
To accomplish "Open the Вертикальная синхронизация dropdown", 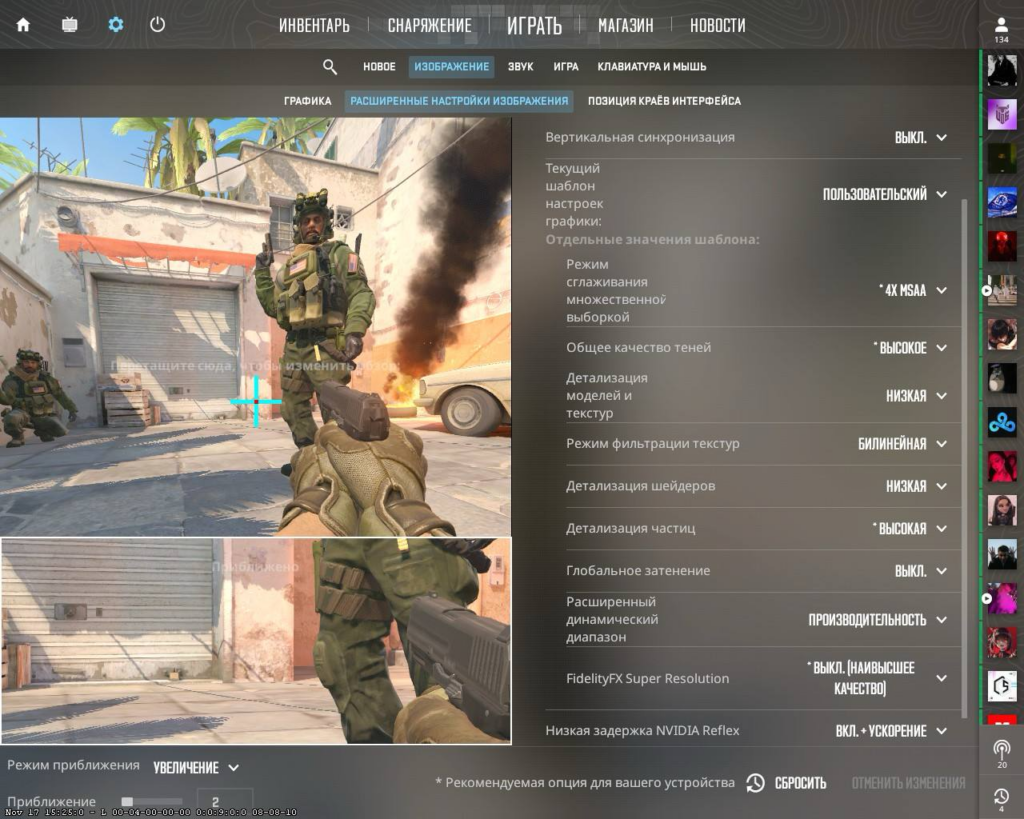I will tap(920, 137).
